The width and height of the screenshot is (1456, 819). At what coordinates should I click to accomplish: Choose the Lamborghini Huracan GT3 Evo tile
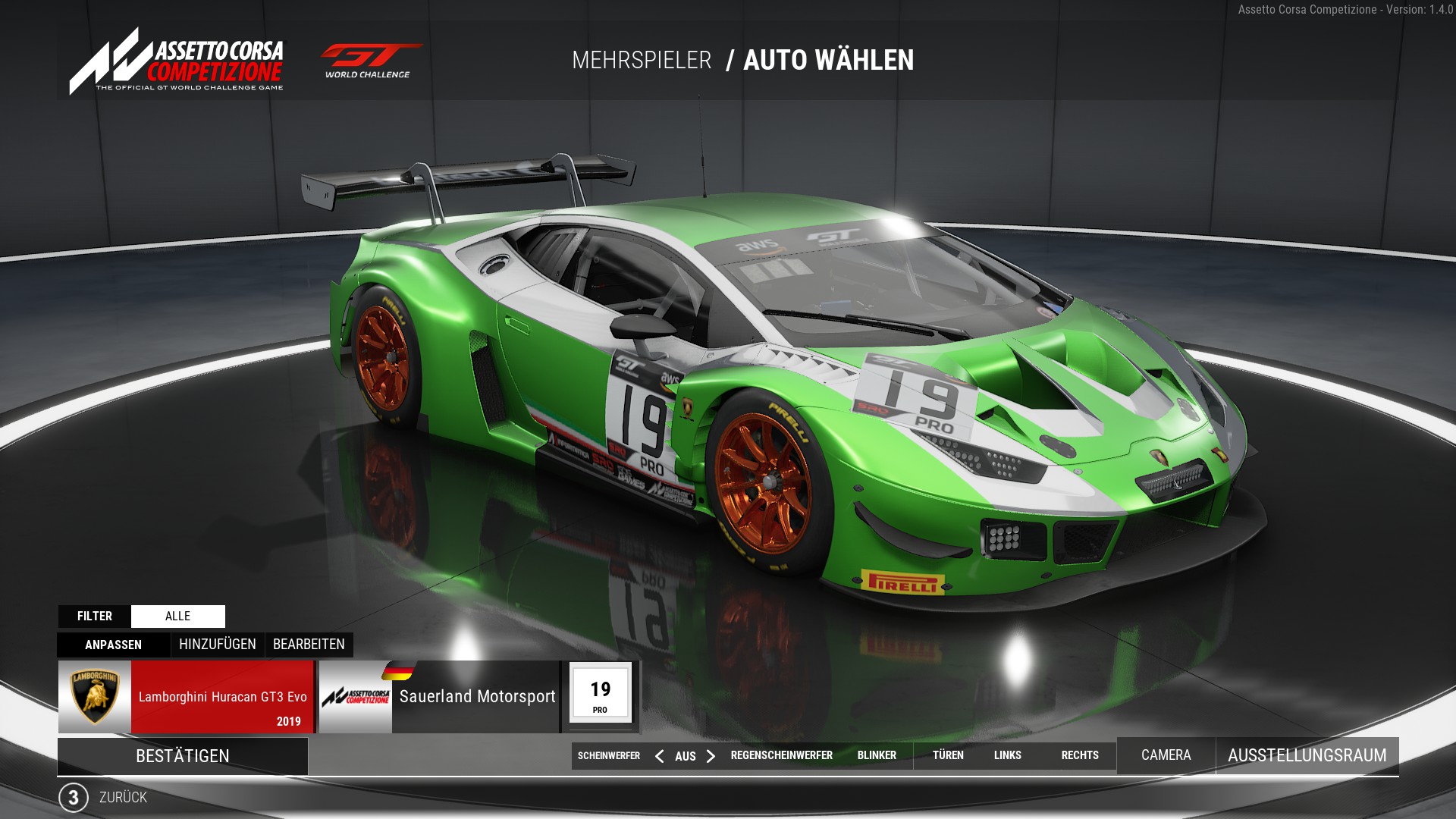186,697
